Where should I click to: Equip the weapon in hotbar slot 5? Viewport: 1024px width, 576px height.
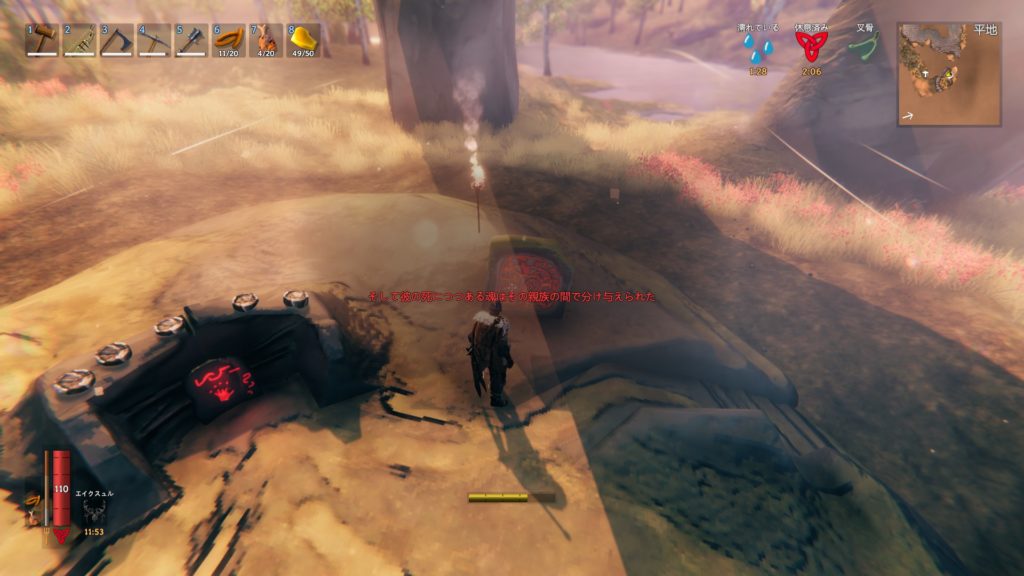(x=192, y=40)
